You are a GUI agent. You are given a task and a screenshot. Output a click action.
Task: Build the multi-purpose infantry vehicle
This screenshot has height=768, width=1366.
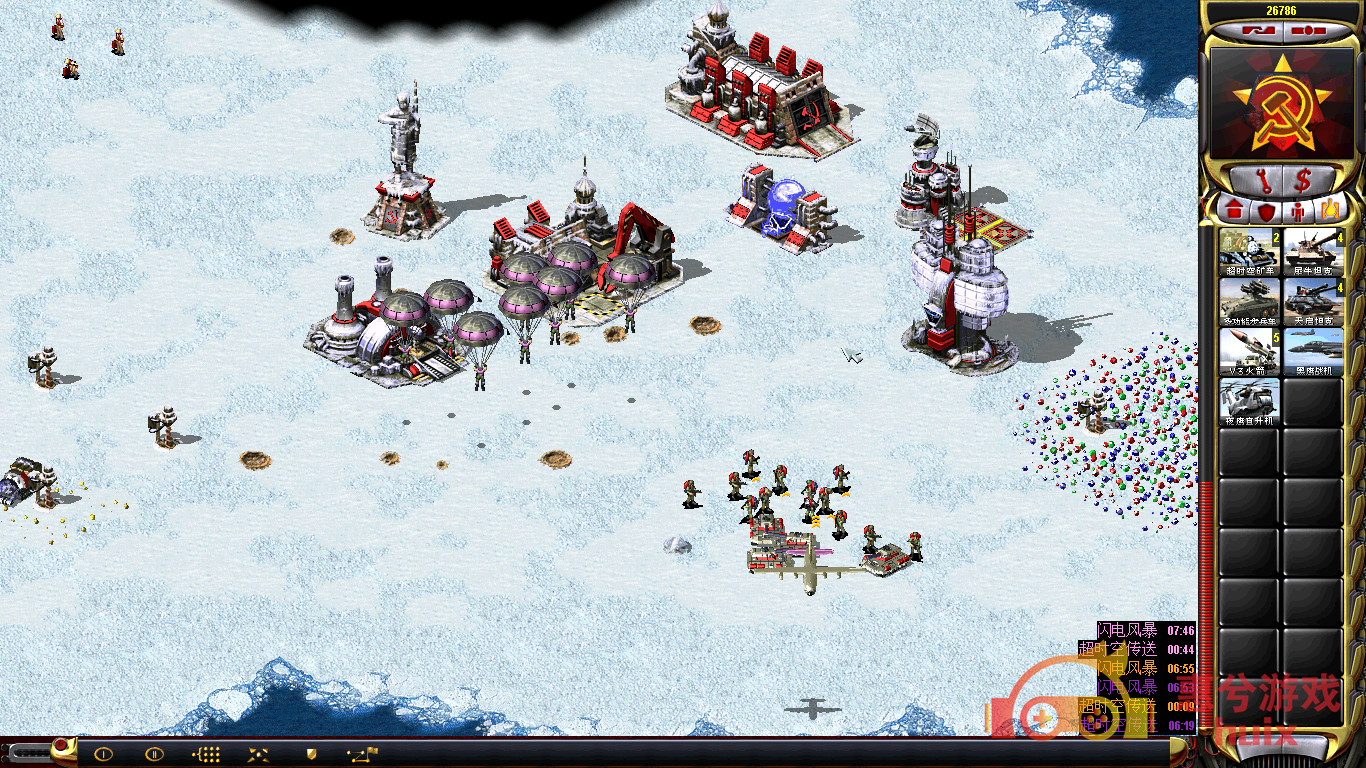(1249, 302)
